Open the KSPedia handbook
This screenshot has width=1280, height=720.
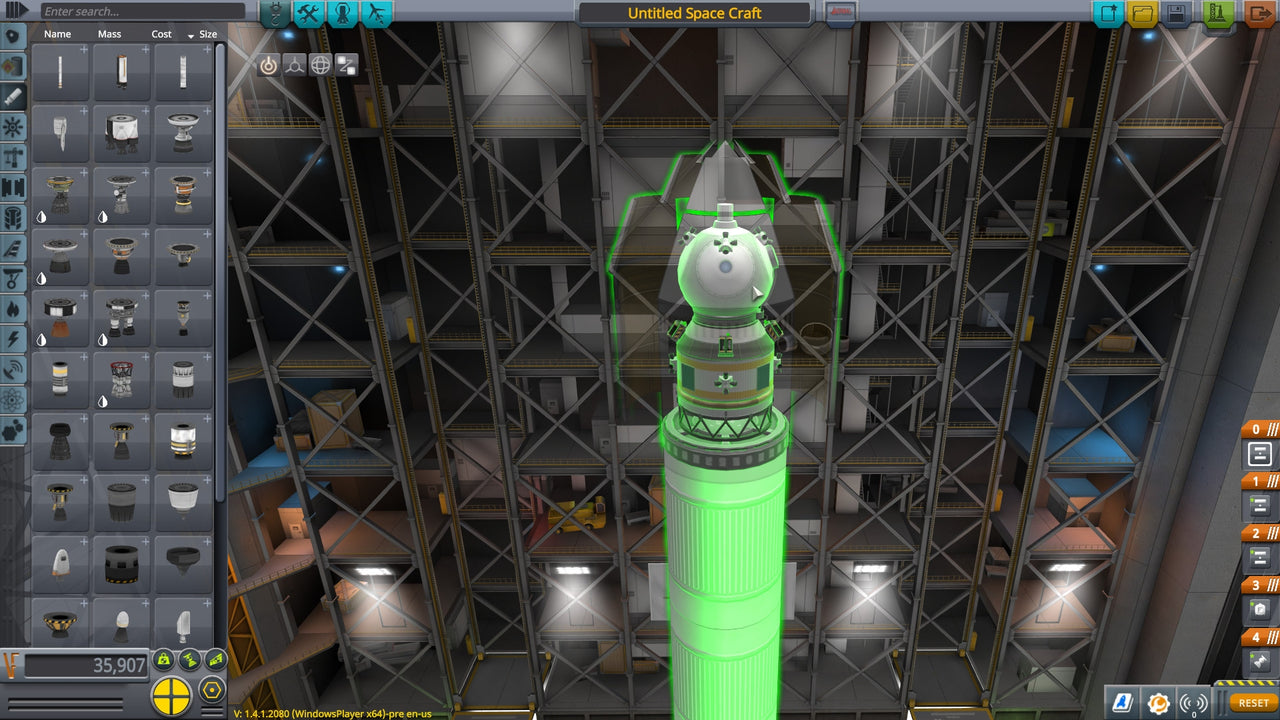pos(1122,702)
